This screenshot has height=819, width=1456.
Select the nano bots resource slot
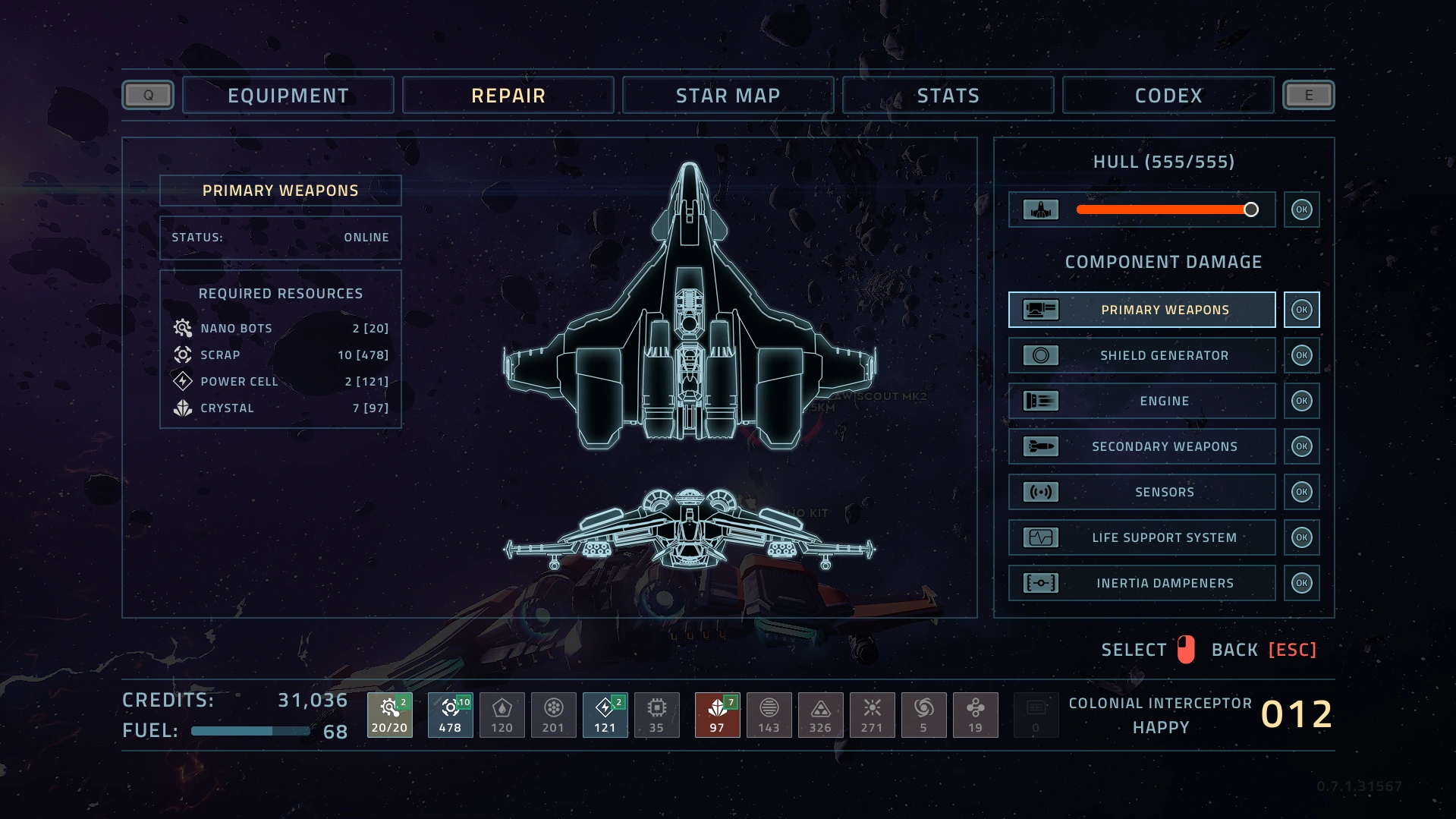[x=389, y=715]
